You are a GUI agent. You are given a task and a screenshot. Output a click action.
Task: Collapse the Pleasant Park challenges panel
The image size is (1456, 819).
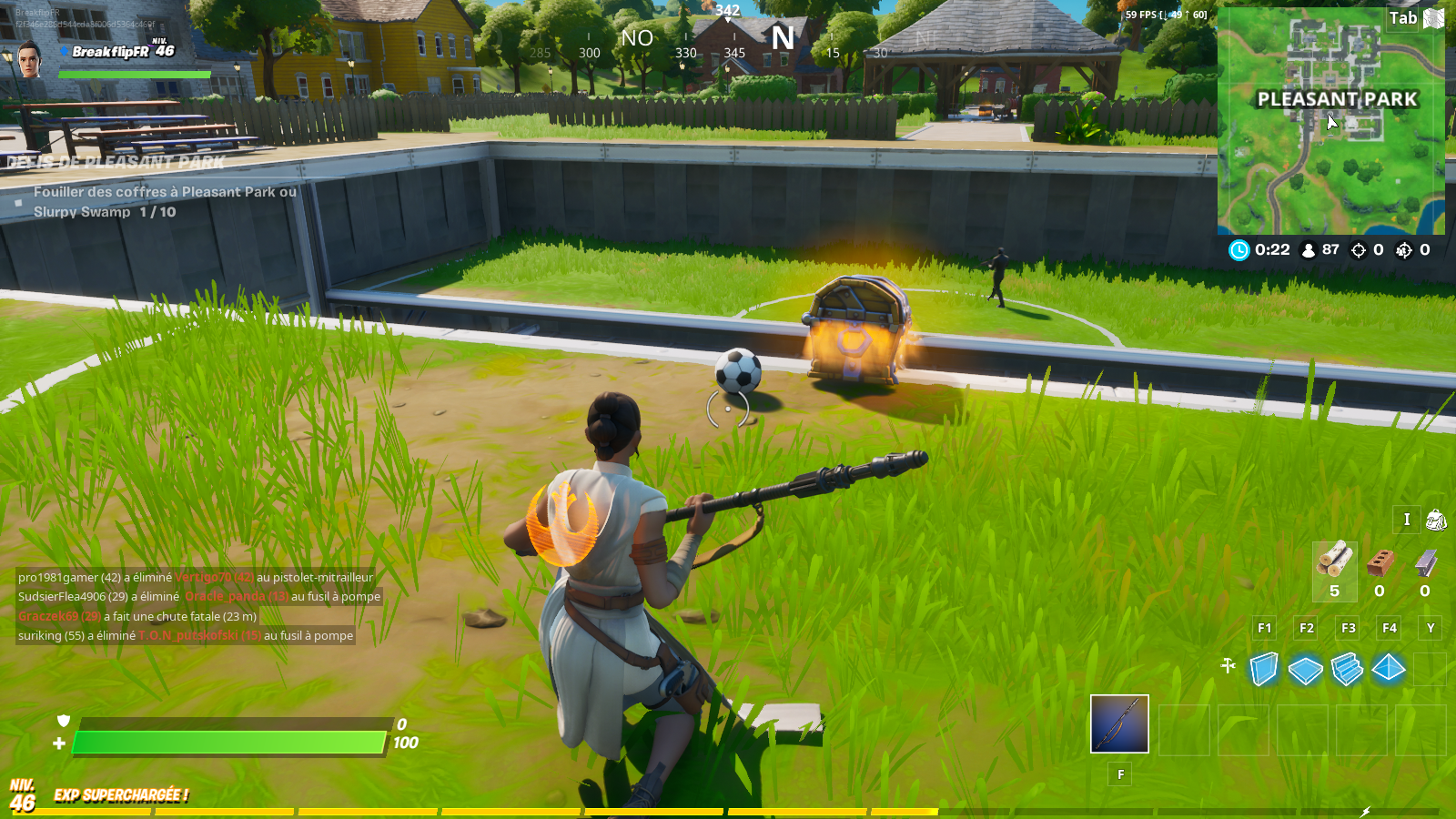click(114, 164)
